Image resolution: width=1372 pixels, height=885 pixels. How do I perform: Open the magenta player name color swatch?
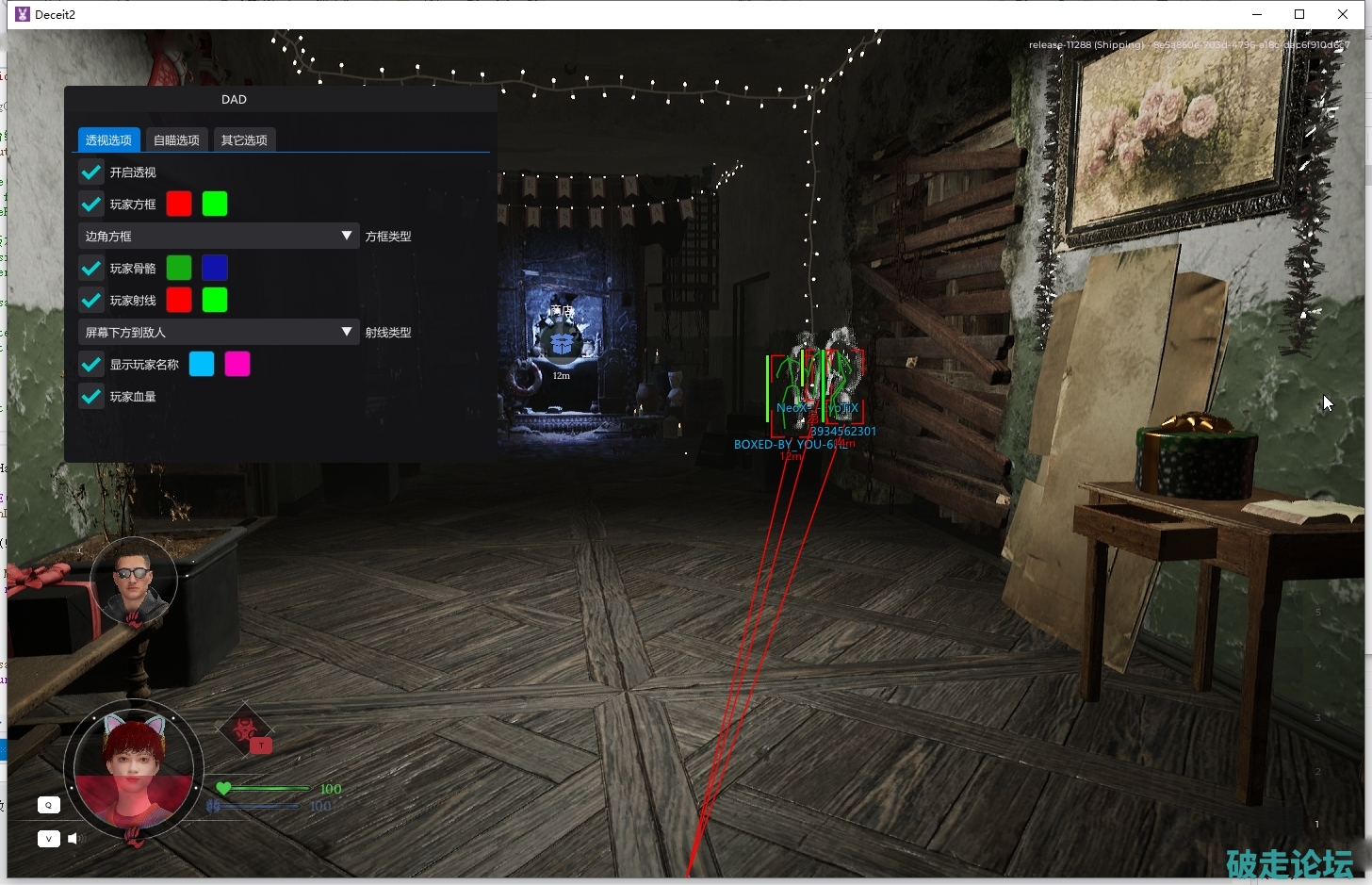click(x=237, y=365)
